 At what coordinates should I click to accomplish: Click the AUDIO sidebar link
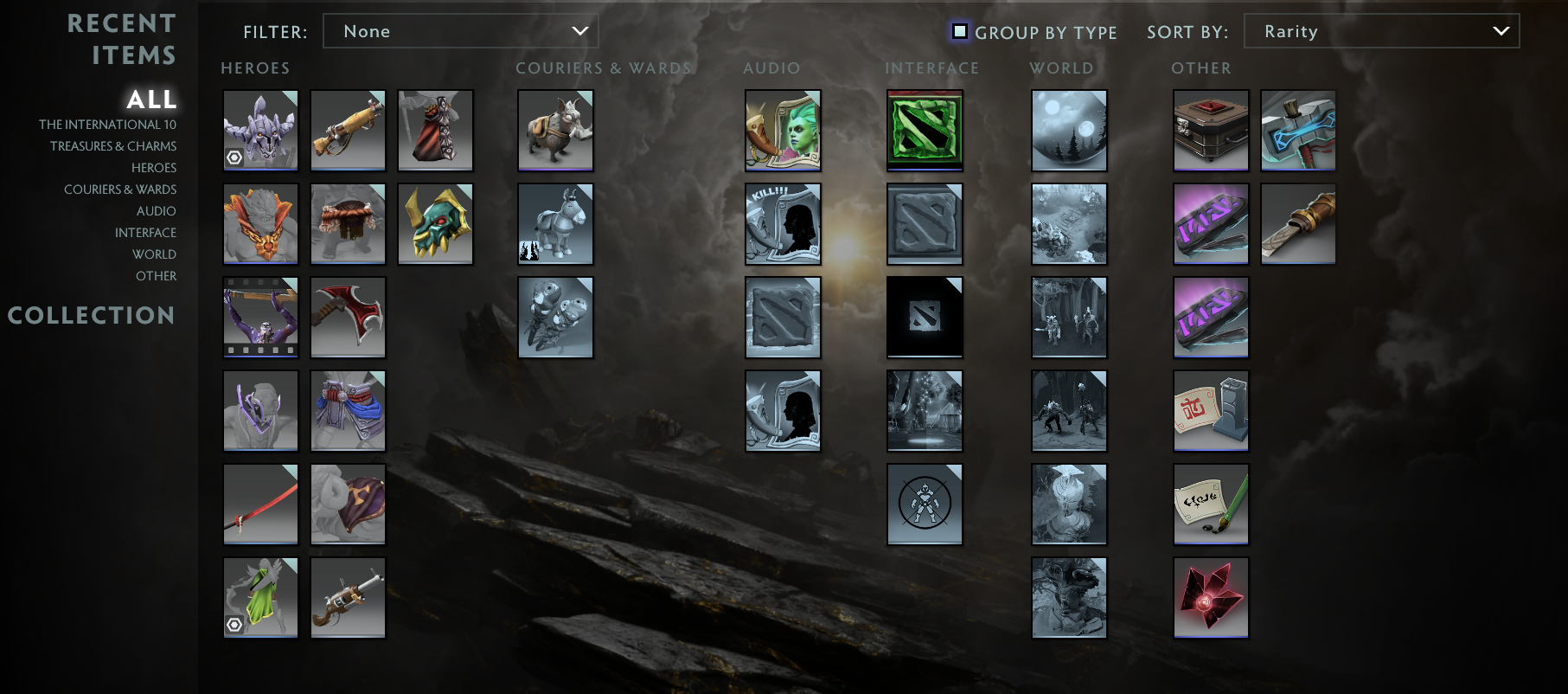157,210
